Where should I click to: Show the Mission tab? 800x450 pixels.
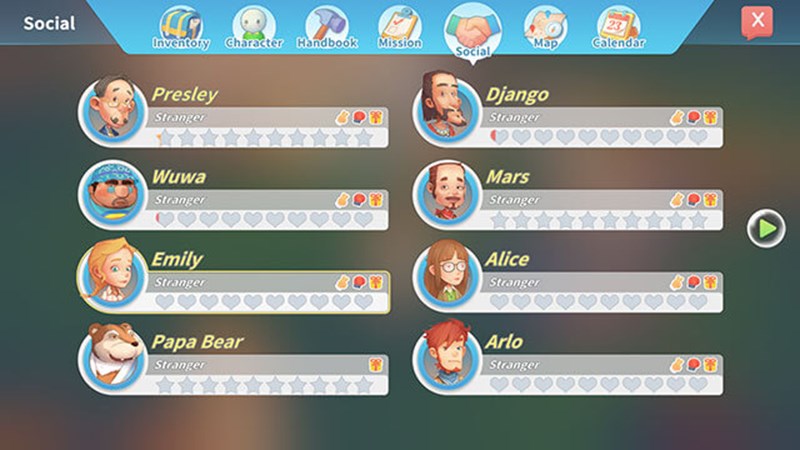[x=399, y=28]
